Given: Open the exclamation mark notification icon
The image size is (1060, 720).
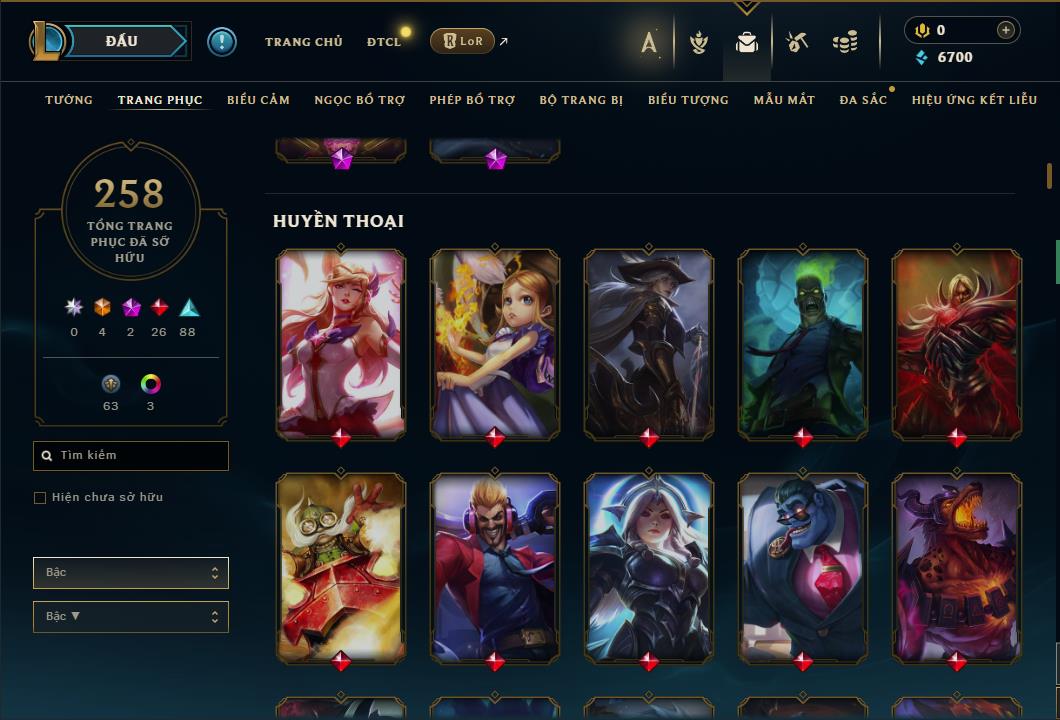Looking at the screenshot, I should 222,41.
